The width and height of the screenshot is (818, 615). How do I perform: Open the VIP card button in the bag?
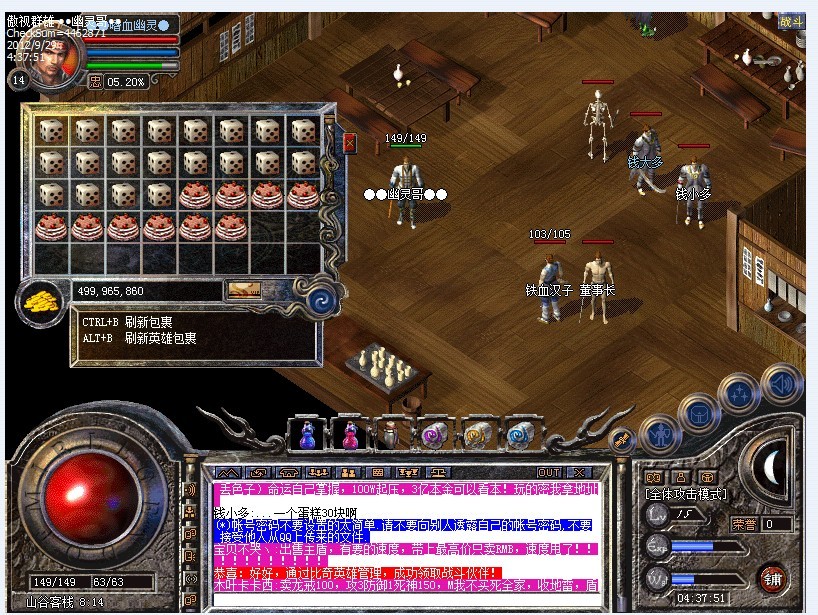(244, 291)
